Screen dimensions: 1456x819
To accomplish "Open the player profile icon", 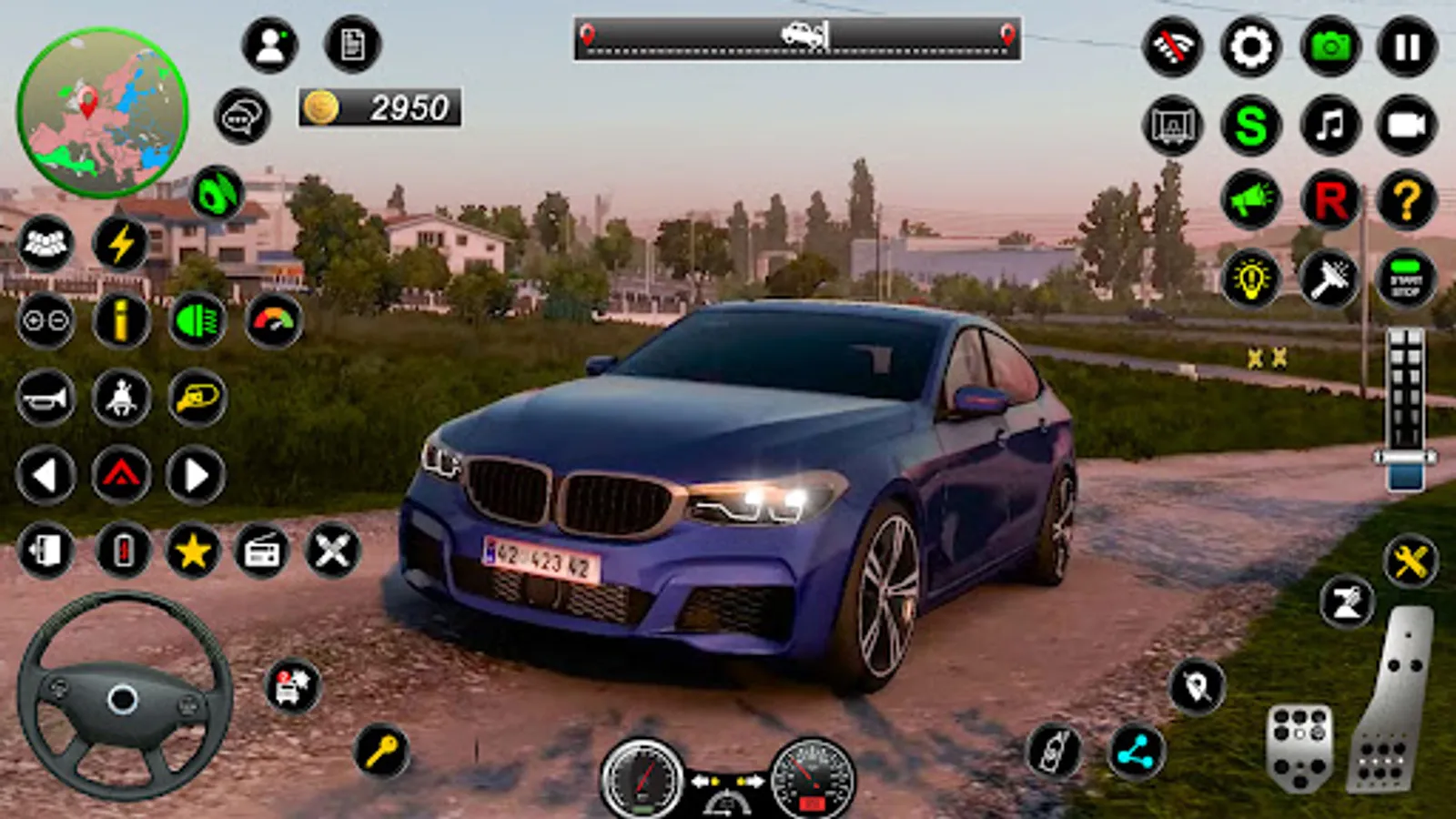I will [x=270, y=45].
